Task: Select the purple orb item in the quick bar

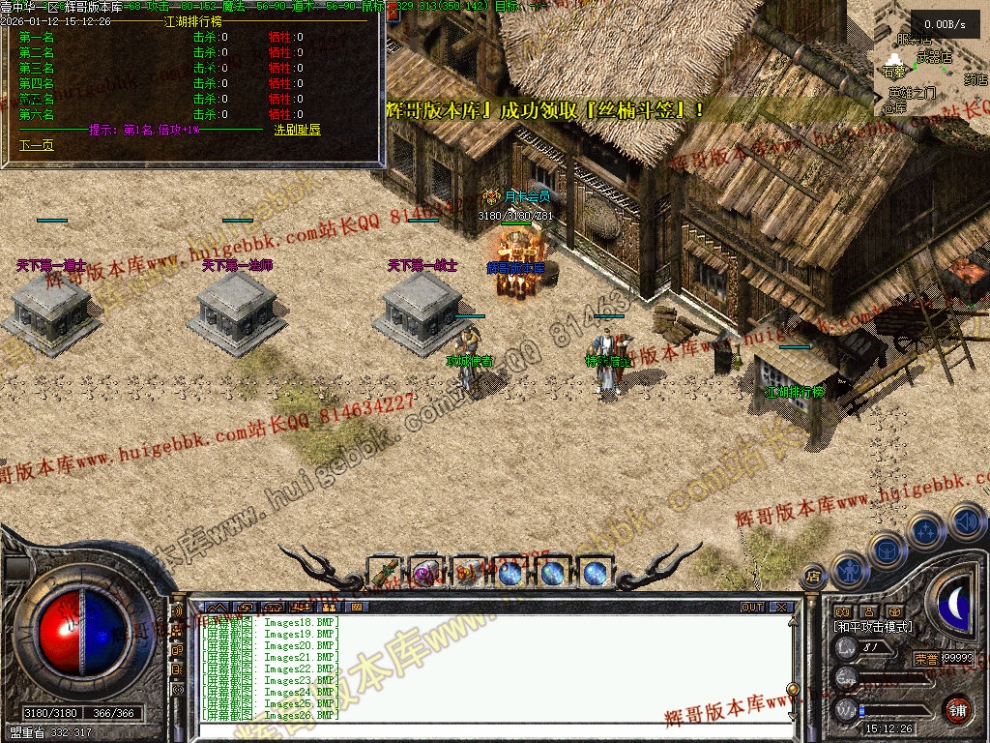Action: pos(426,574)
